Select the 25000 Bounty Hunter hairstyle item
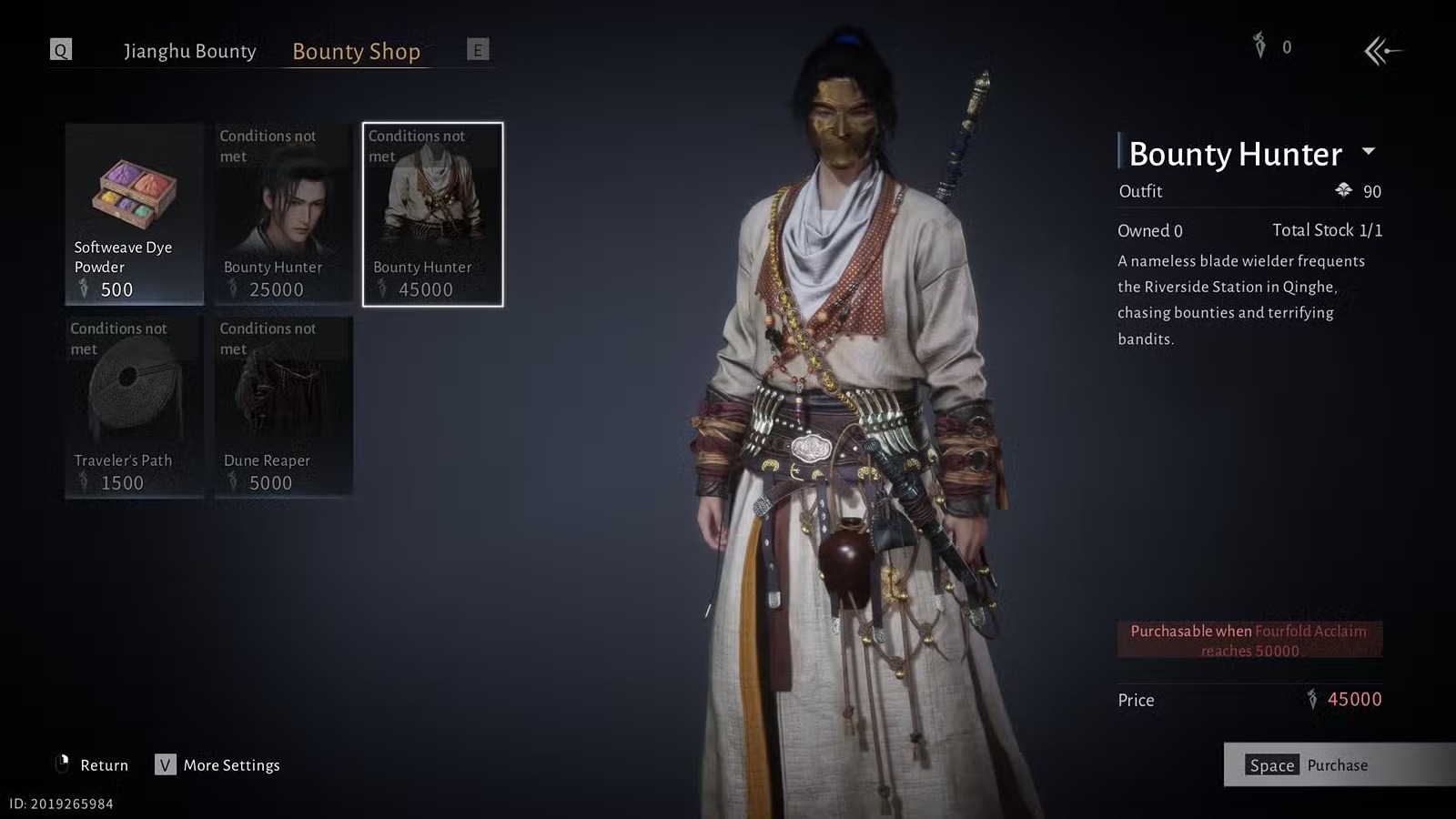1456x819 pixels. tap(284, 214)
